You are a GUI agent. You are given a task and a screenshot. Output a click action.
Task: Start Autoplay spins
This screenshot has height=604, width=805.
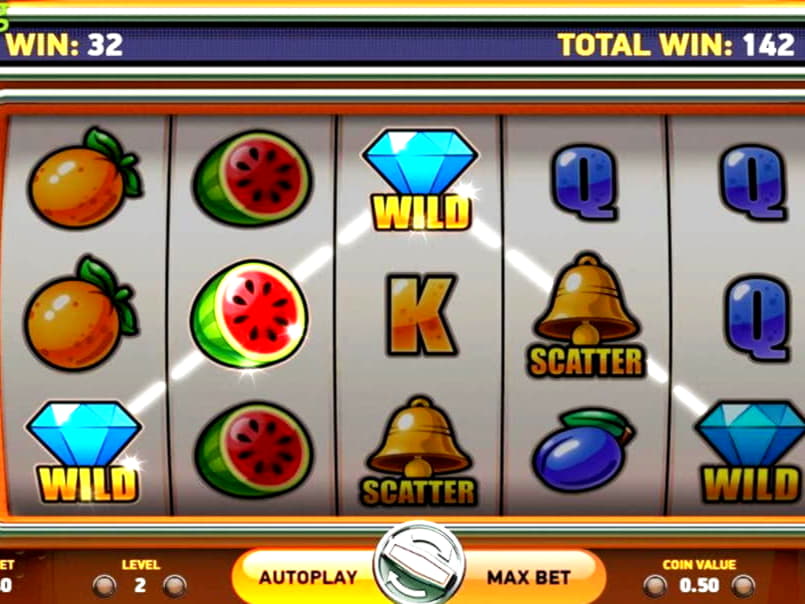coord(306,577)
